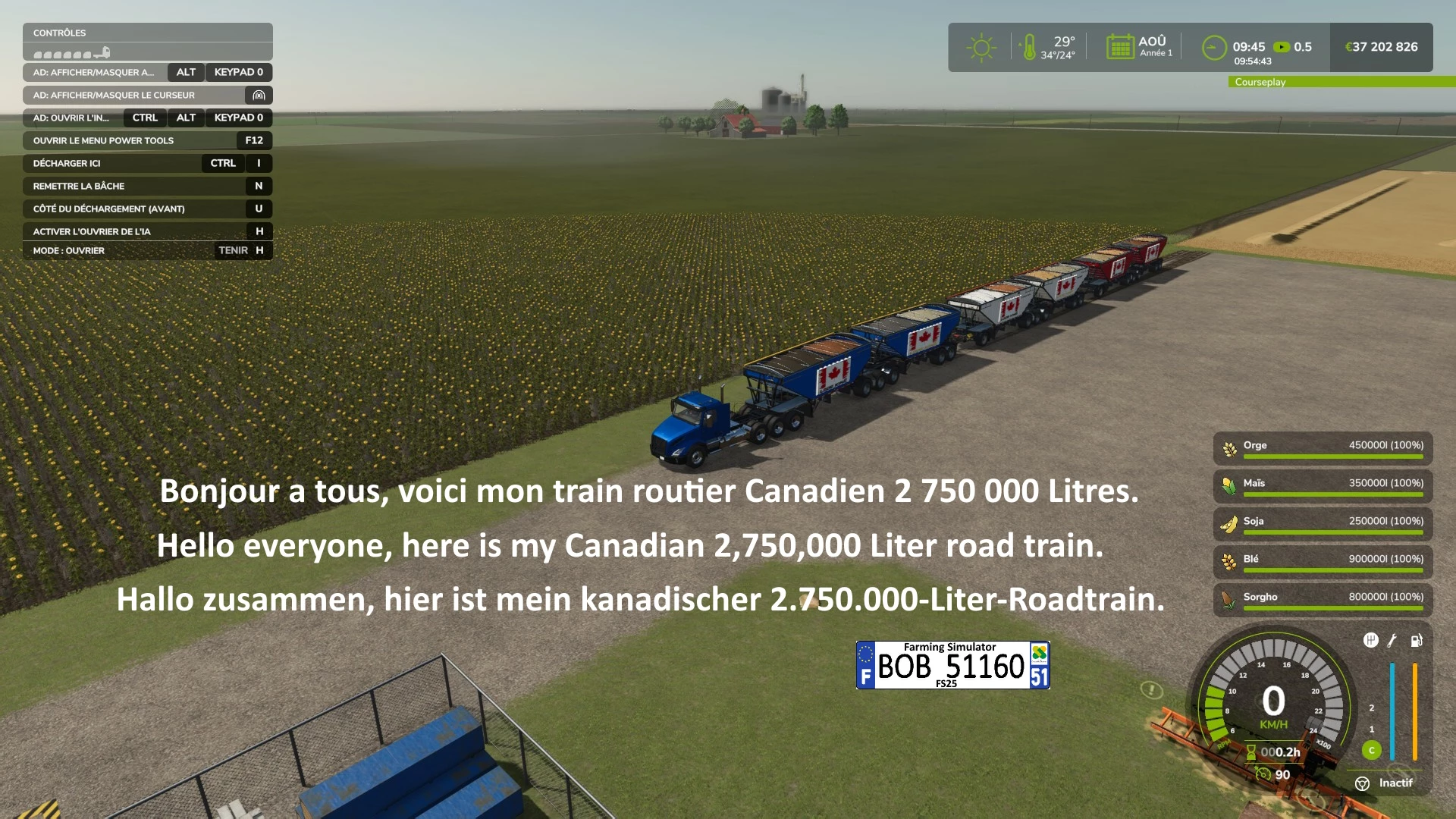This screenshot has height=819, width=1456.
Task: Select the Soja fill level row
Action: click(x=1323, y=524)
